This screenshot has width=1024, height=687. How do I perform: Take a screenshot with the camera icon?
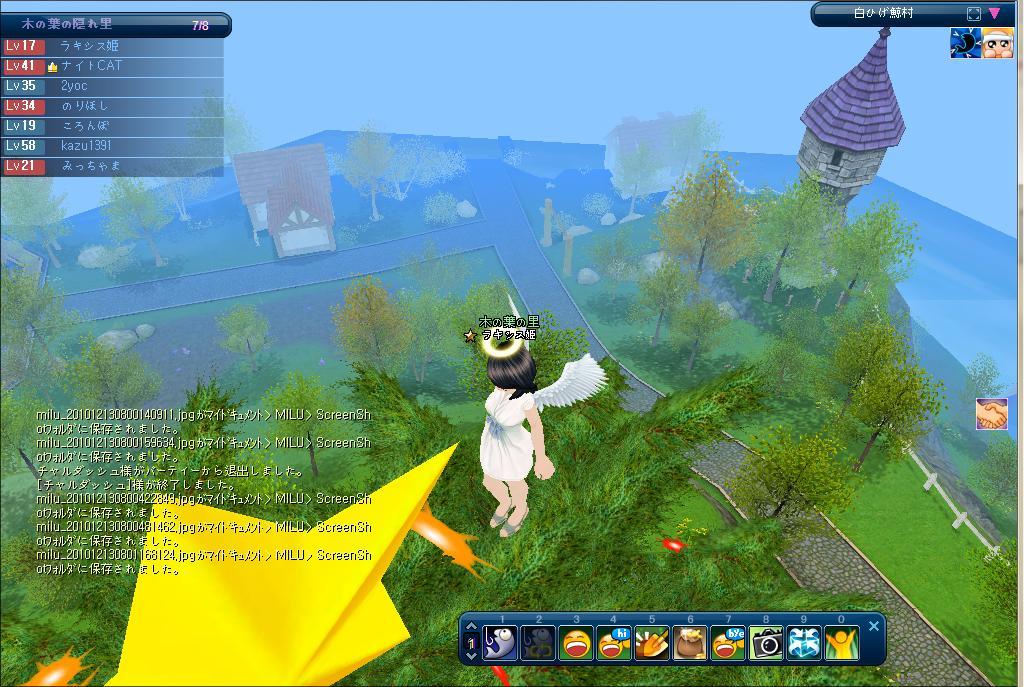click(x=766, y=642)
